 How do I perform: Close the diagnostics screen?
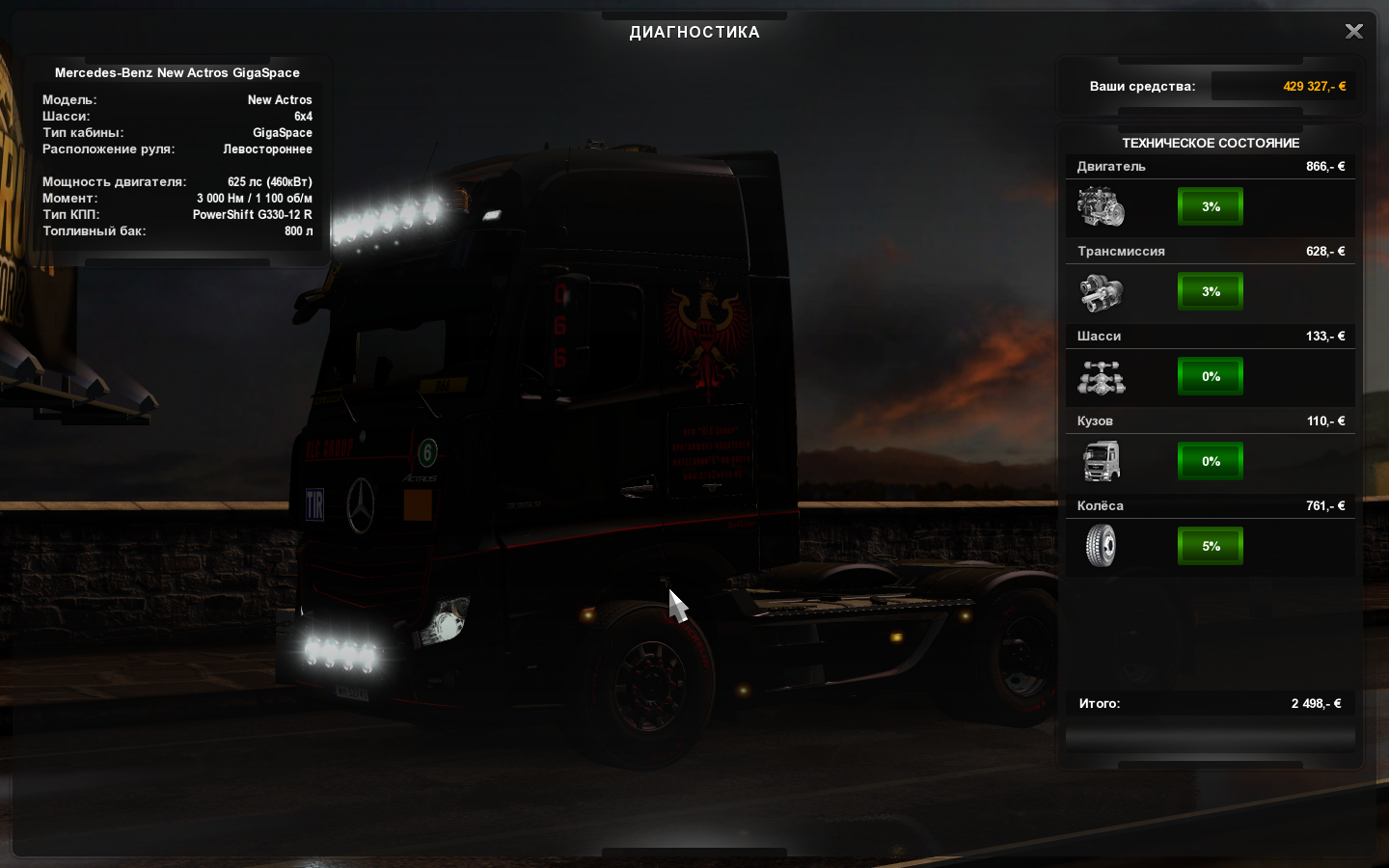click(x=1353, y=32)
